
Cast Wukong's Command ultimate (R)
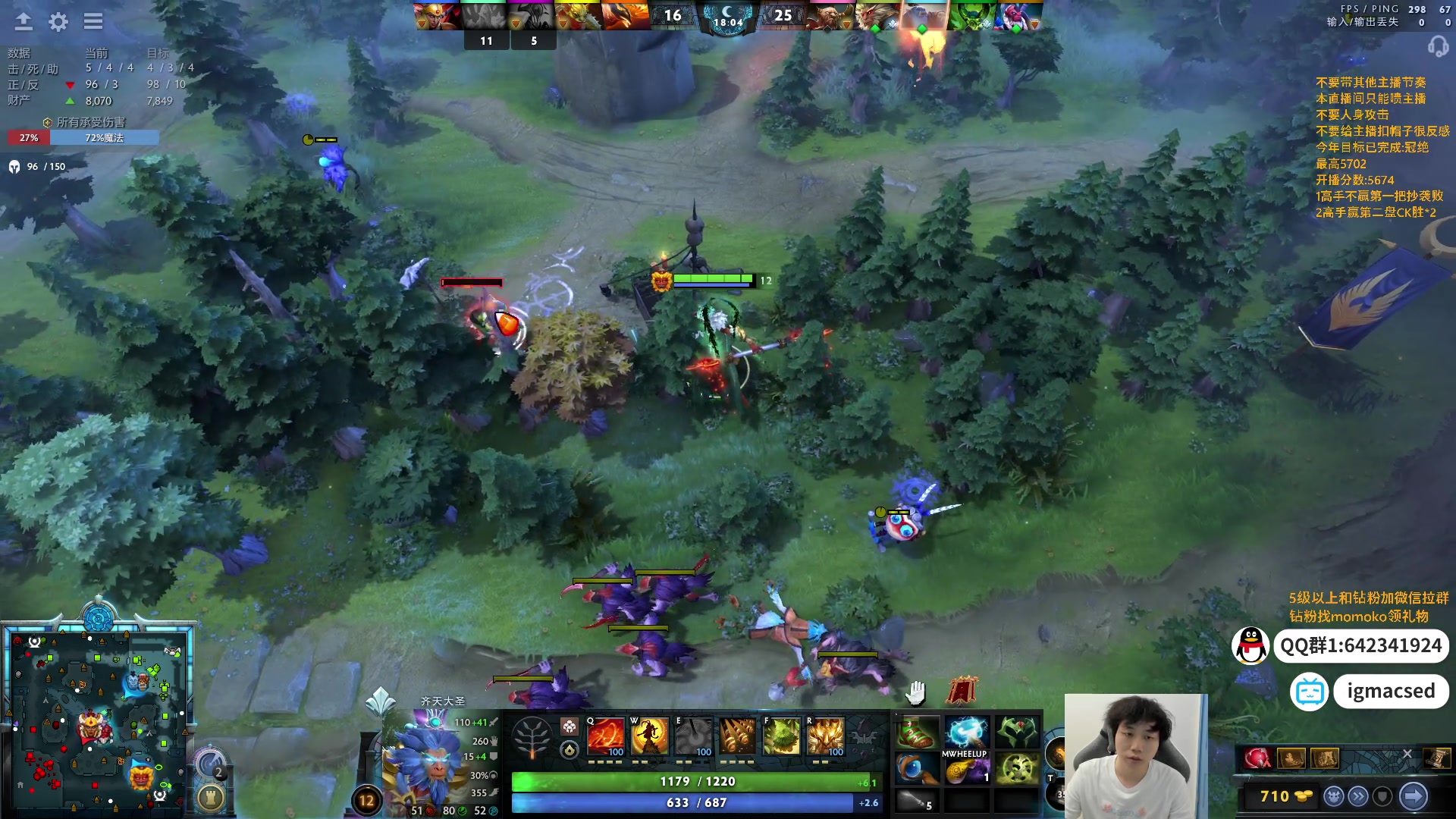pos(826,736)
